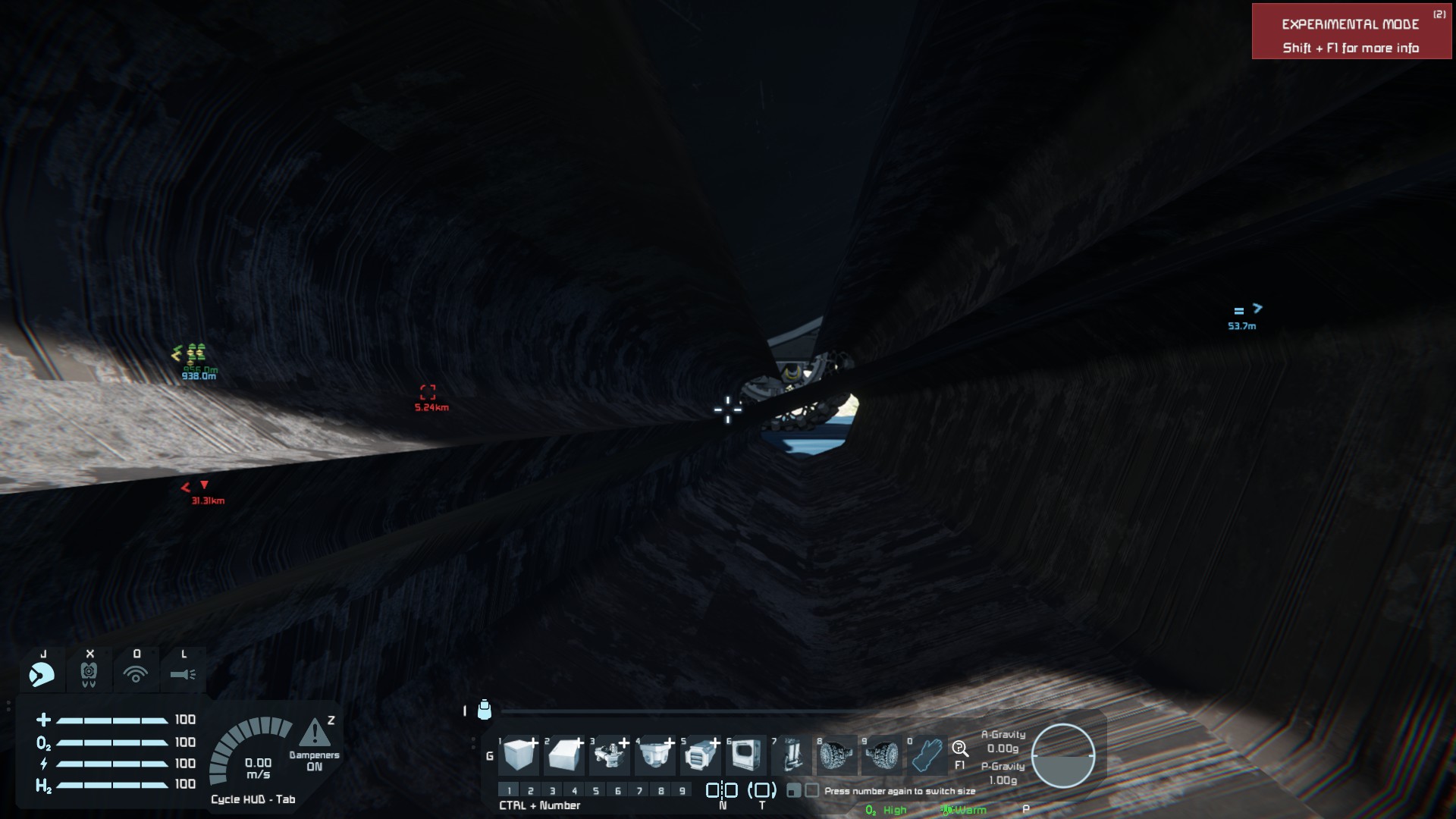Select the hotbar slot numbered 7
1456x819 pixels.
pos(792,755)
